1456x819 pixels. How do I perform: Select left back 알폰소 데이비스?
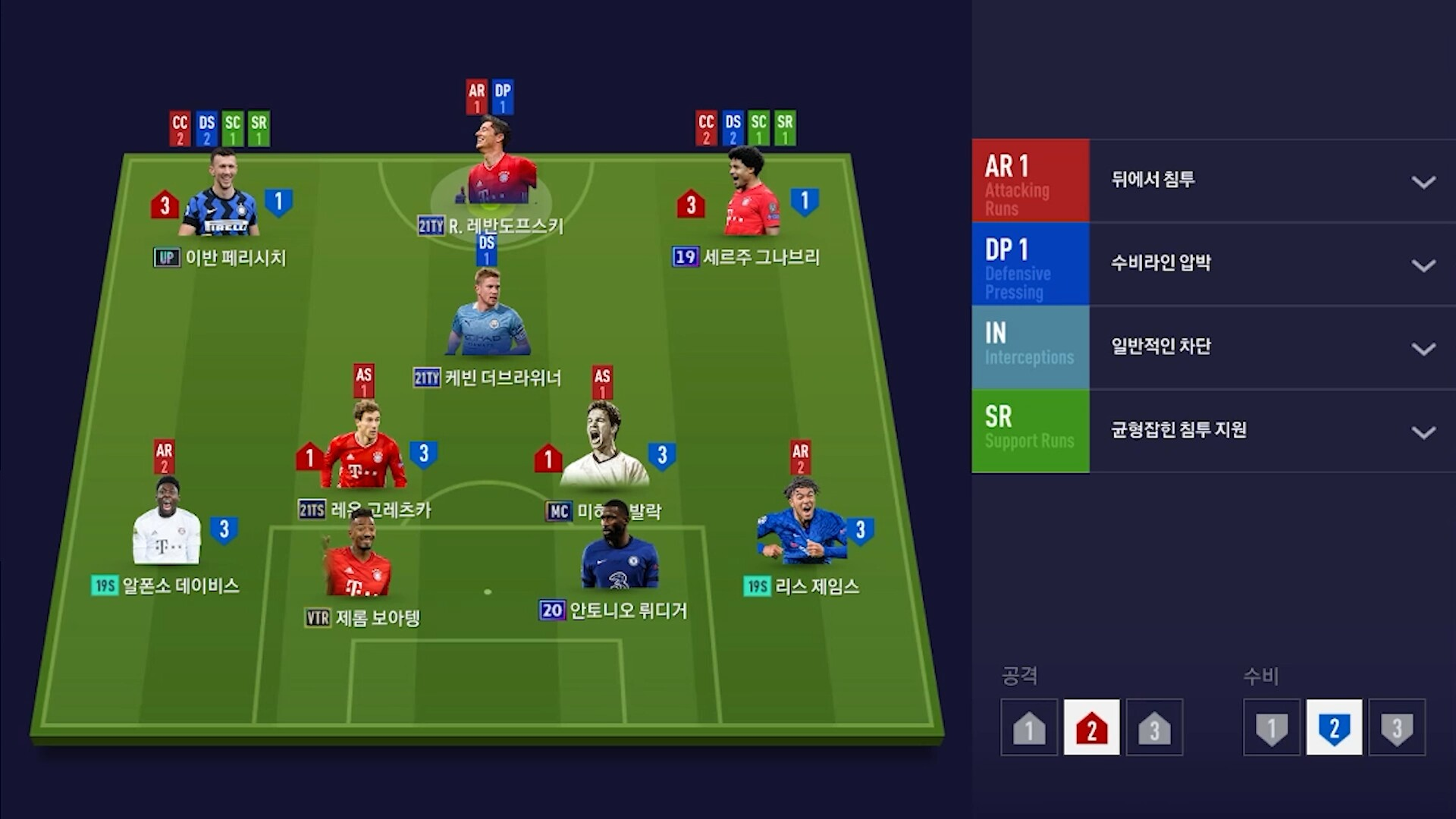coord(167,527)
